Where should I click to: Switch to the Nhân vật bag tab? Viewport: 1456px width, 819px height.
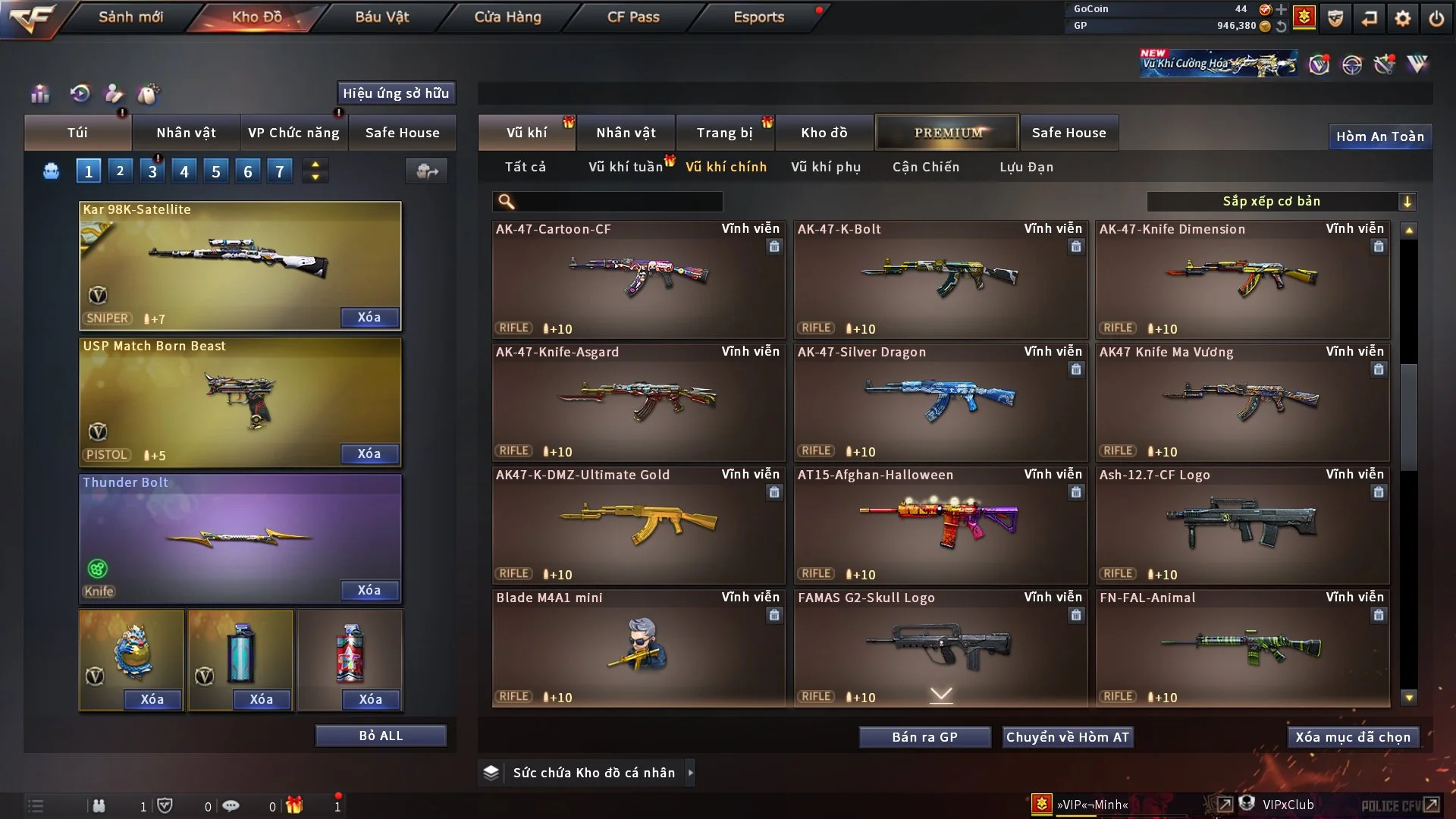(x=186, y=133)
